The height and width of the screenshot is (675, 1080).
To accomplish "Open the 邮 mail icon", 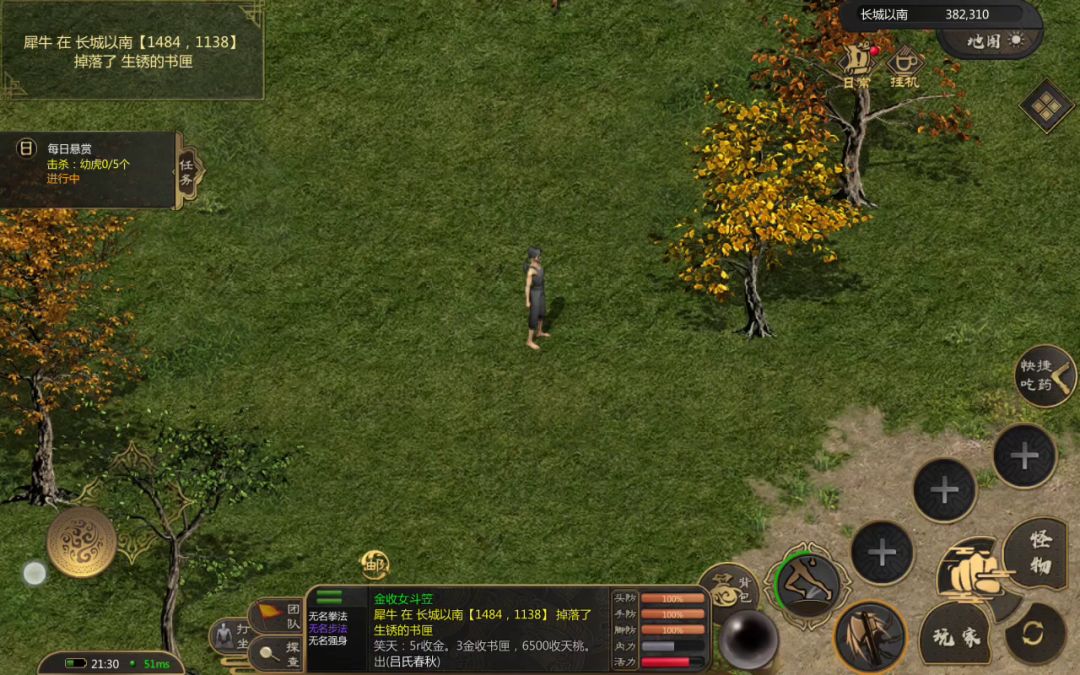I will 375,563.
